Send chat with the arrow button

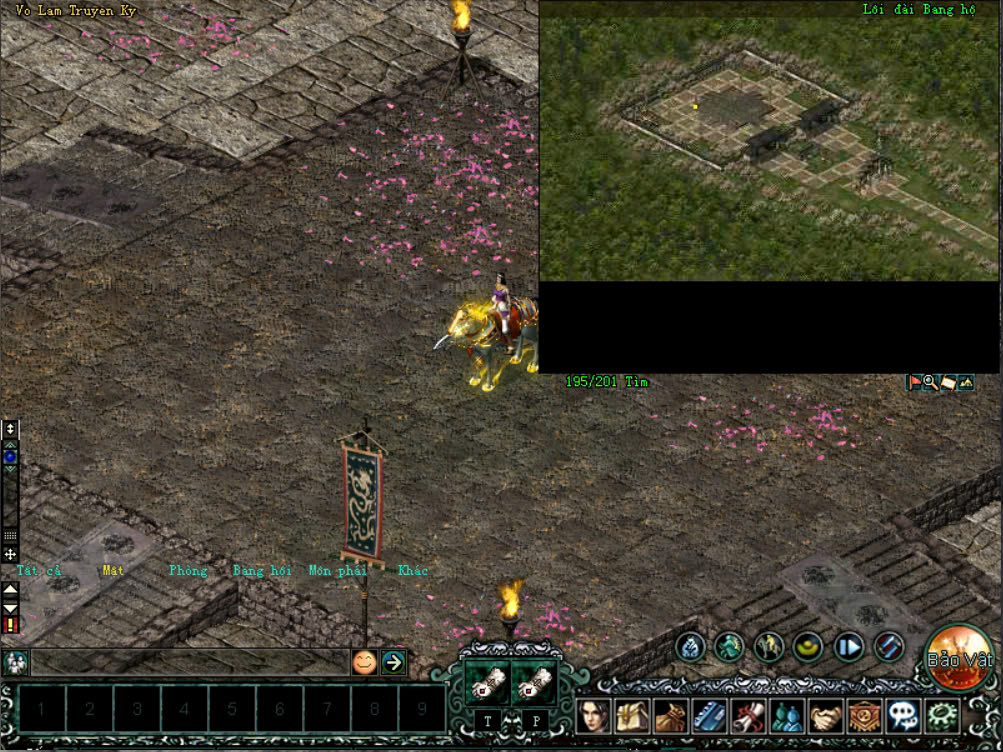coord(394,662)
